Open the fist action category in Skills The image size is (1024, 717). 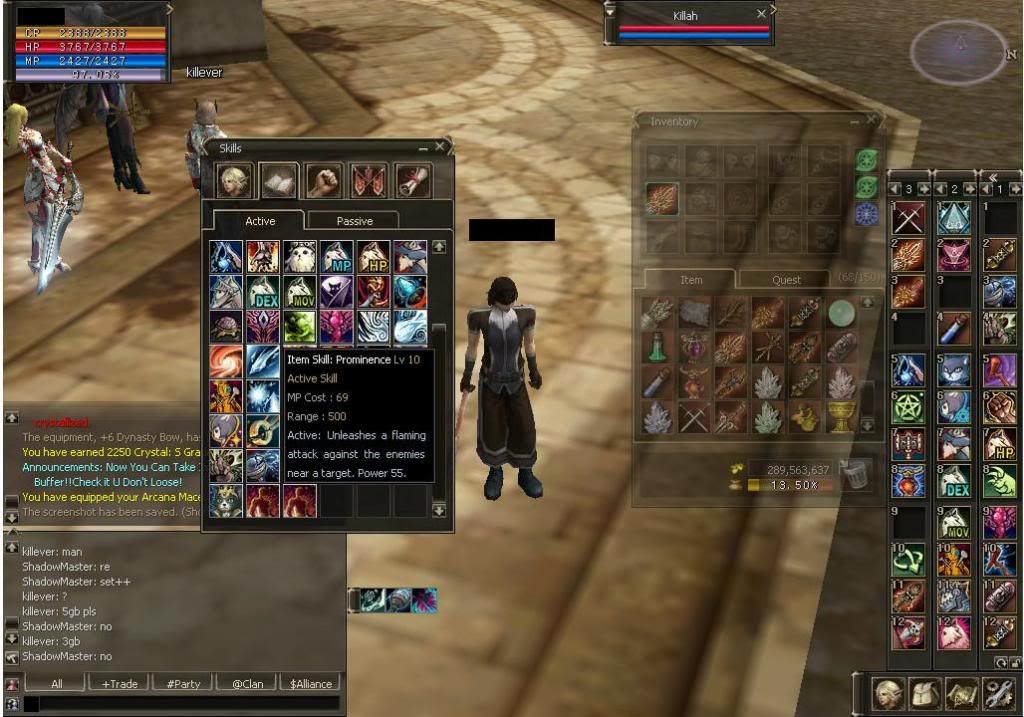tap(323, 180)
